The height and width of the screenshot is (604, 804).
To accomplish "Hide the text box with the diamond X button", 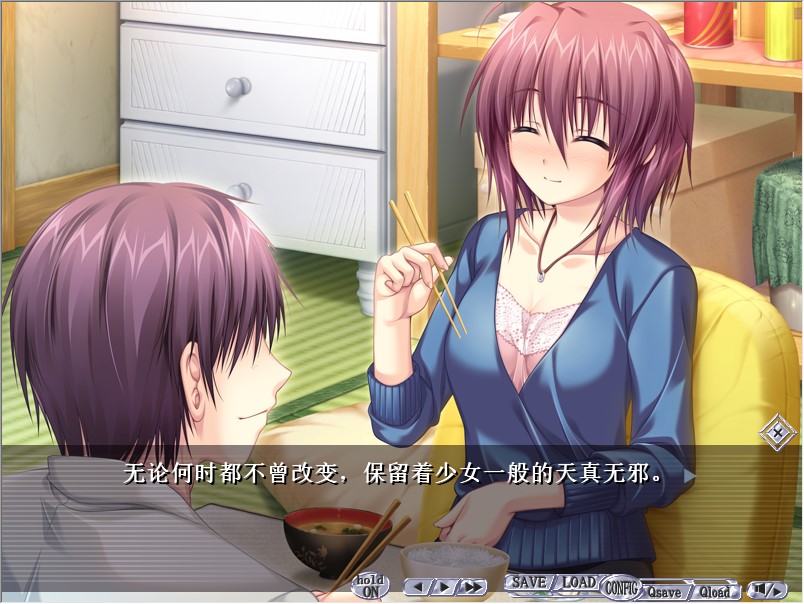I will (776, 434).
